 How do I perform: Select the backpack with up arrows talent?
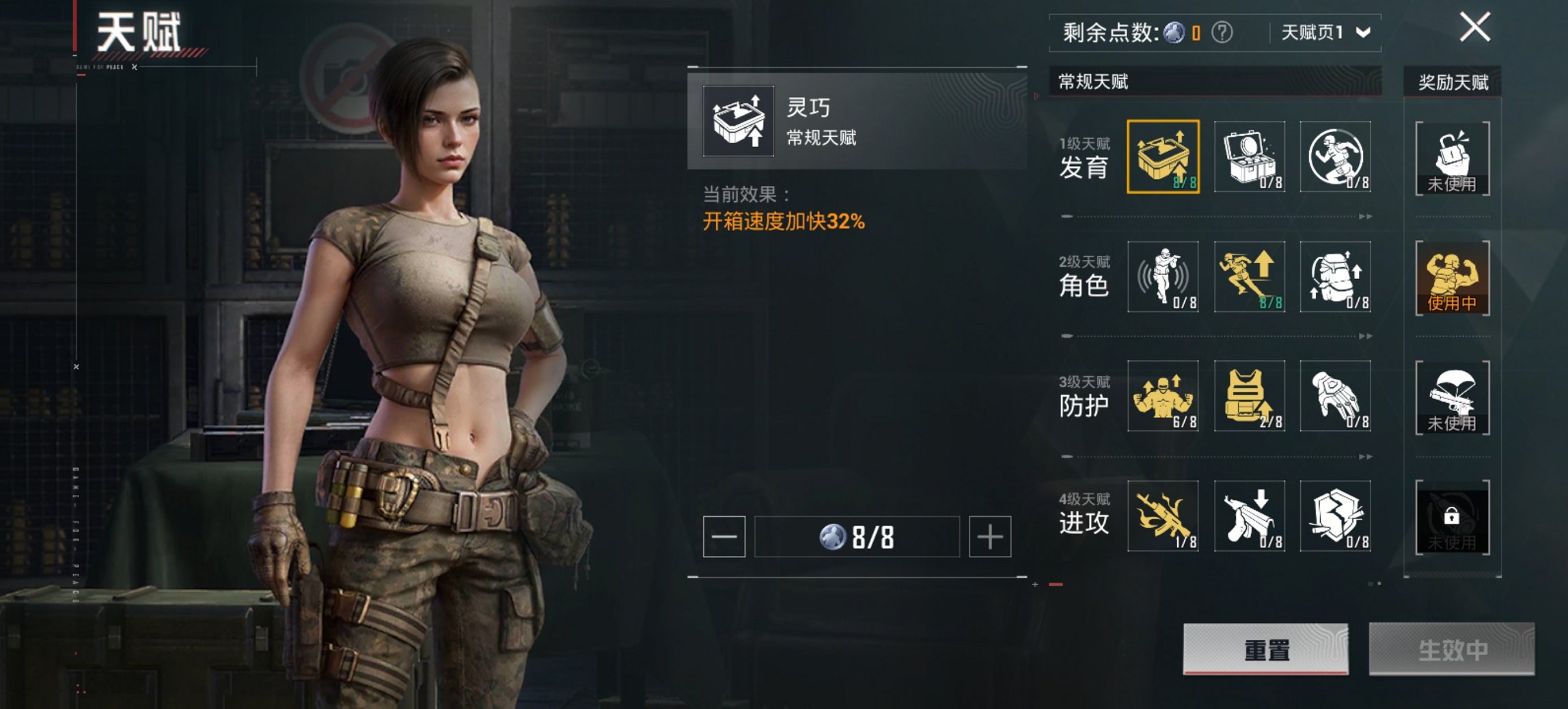coord(1335,276)
